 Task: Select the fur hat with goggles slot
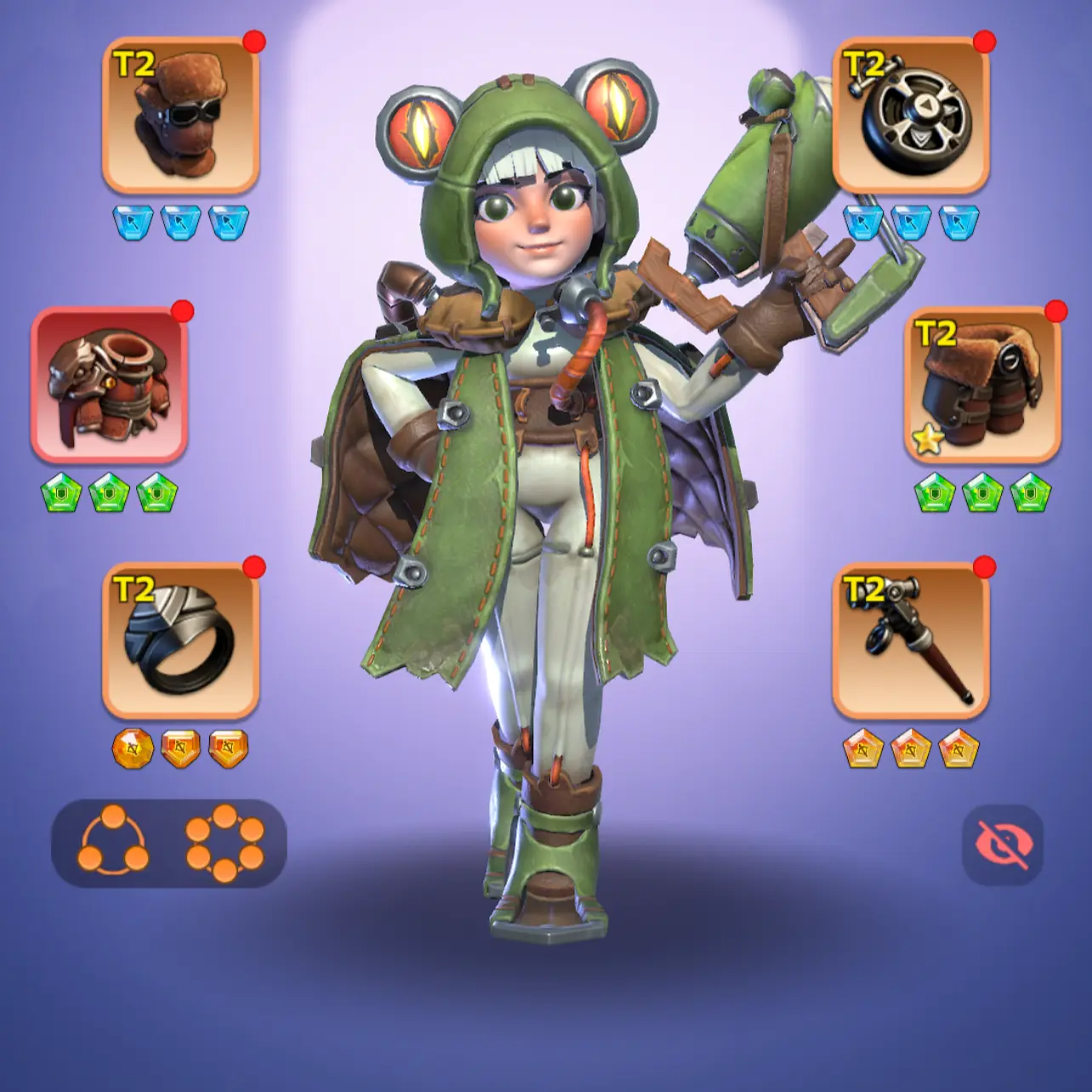[180, 115]
